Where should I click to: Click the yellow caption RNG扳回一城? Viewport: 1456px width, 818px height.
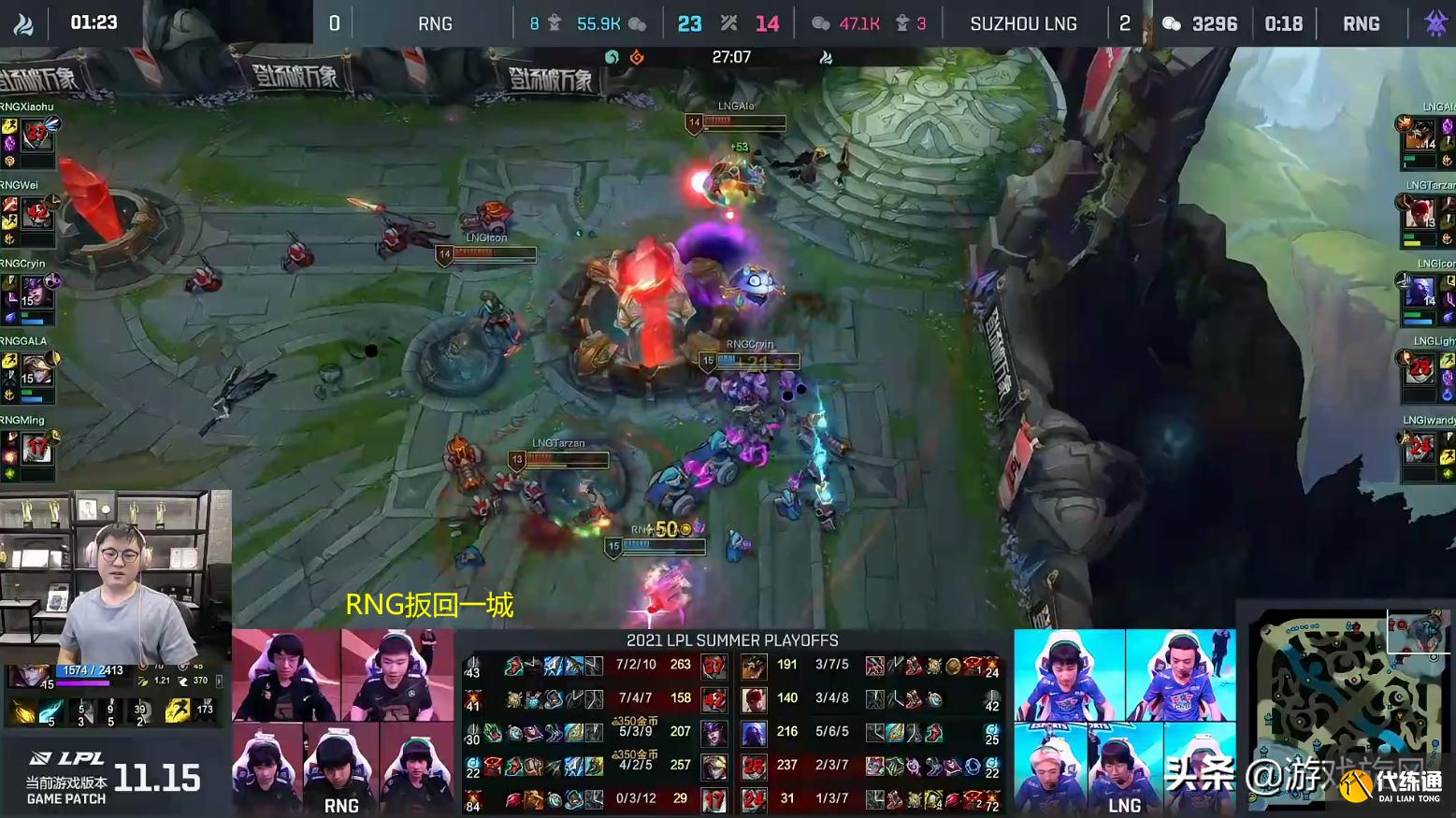coord(428,606)
